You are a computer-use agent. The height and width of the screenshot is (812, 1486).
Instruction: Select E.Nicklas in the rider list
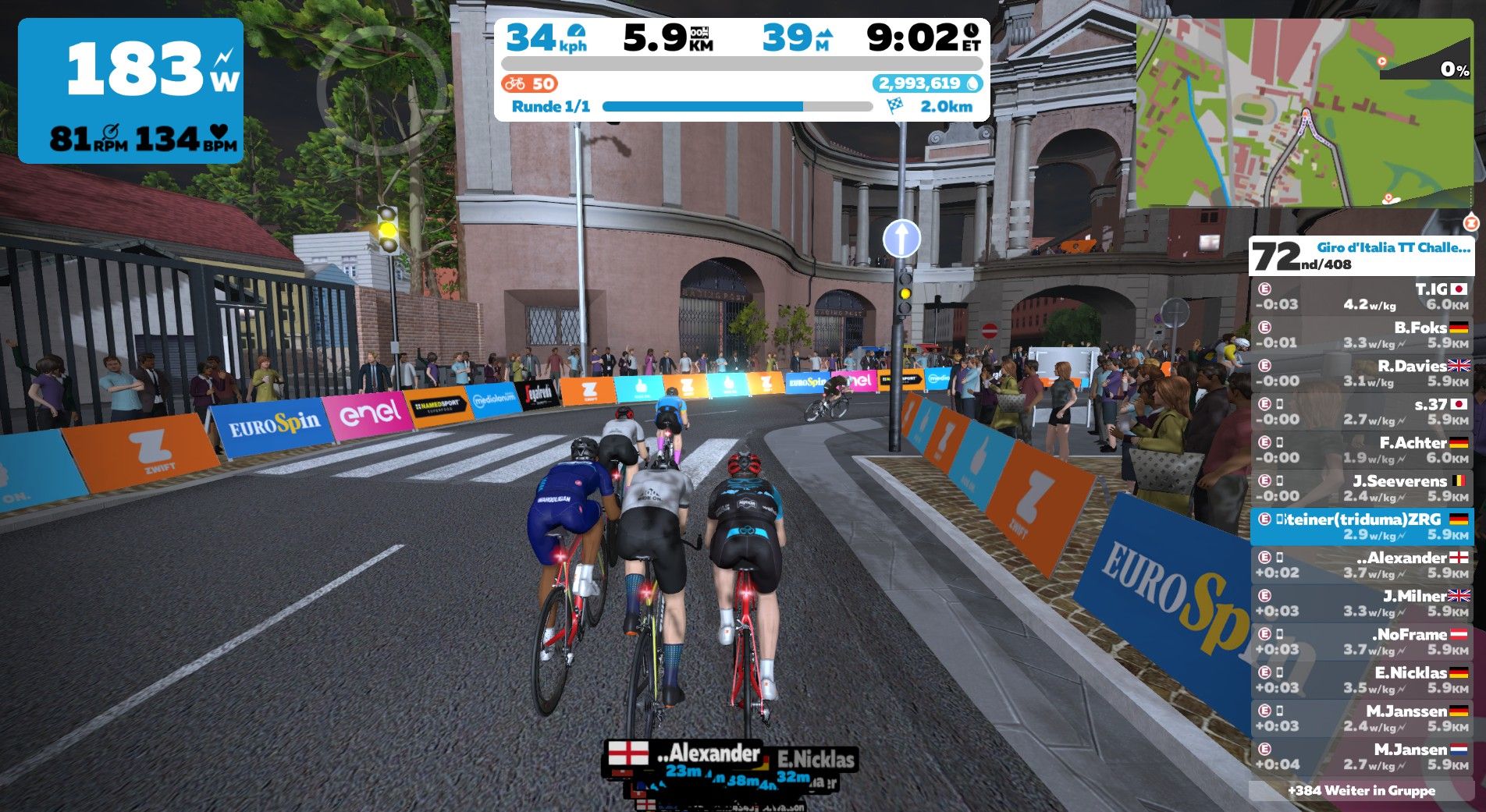(x=1362, y=679)
